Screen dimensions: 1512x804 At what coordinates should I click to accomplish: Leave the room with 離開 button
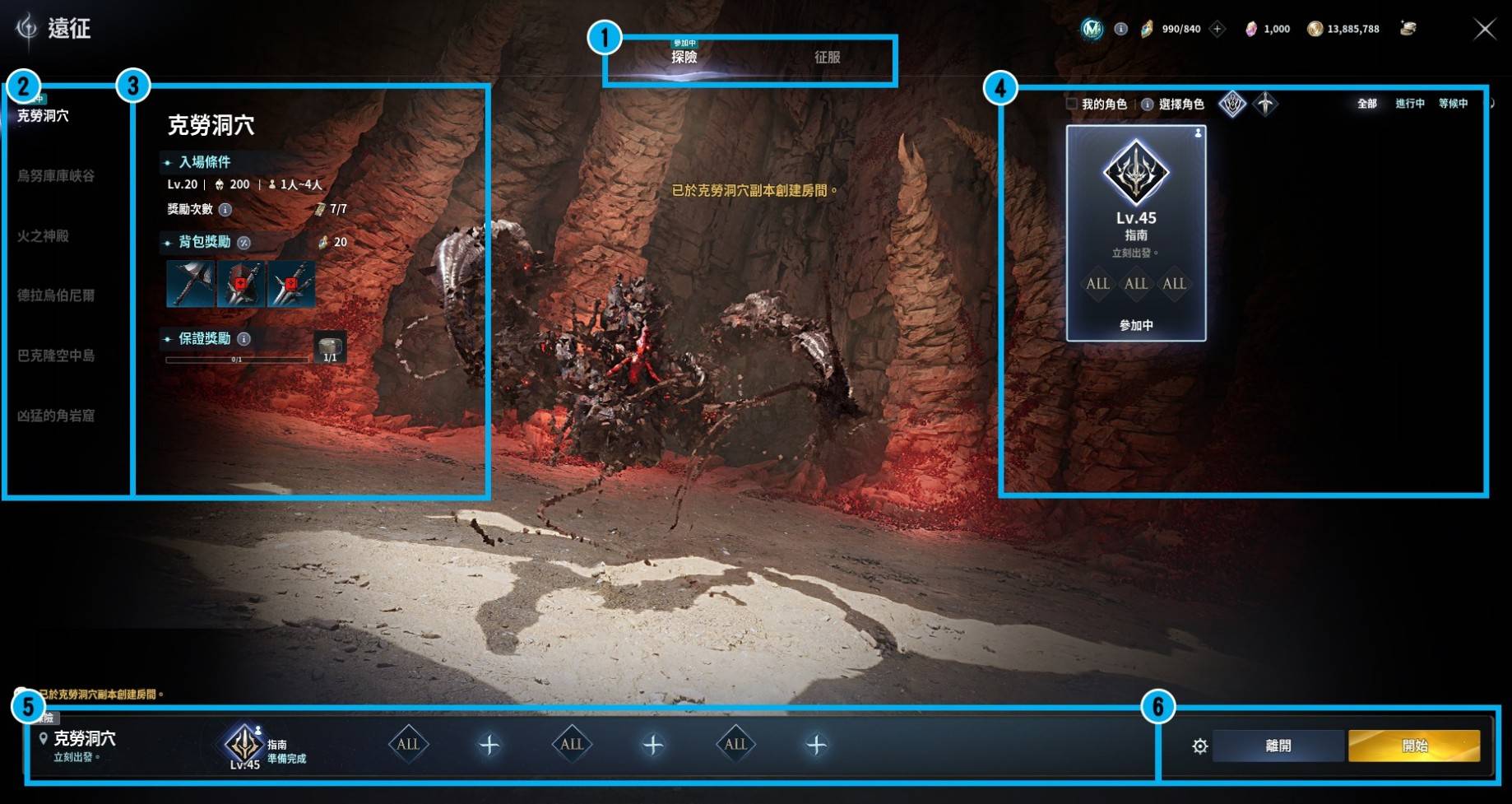pyautogui.click(x=1278, y=746)
